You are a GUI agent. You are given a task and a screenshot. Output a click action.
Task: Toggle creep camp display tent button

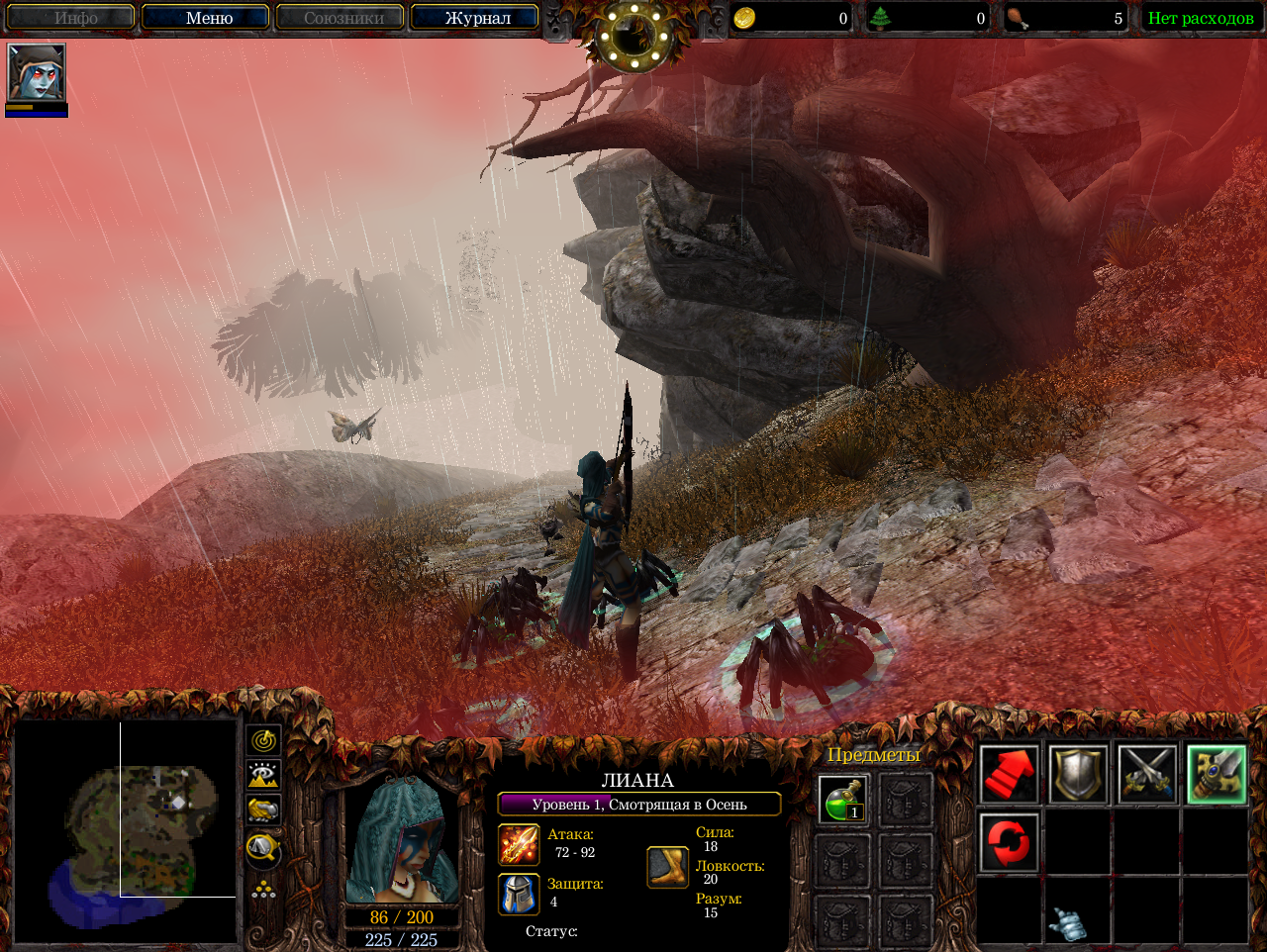click(x=263, y=847)
